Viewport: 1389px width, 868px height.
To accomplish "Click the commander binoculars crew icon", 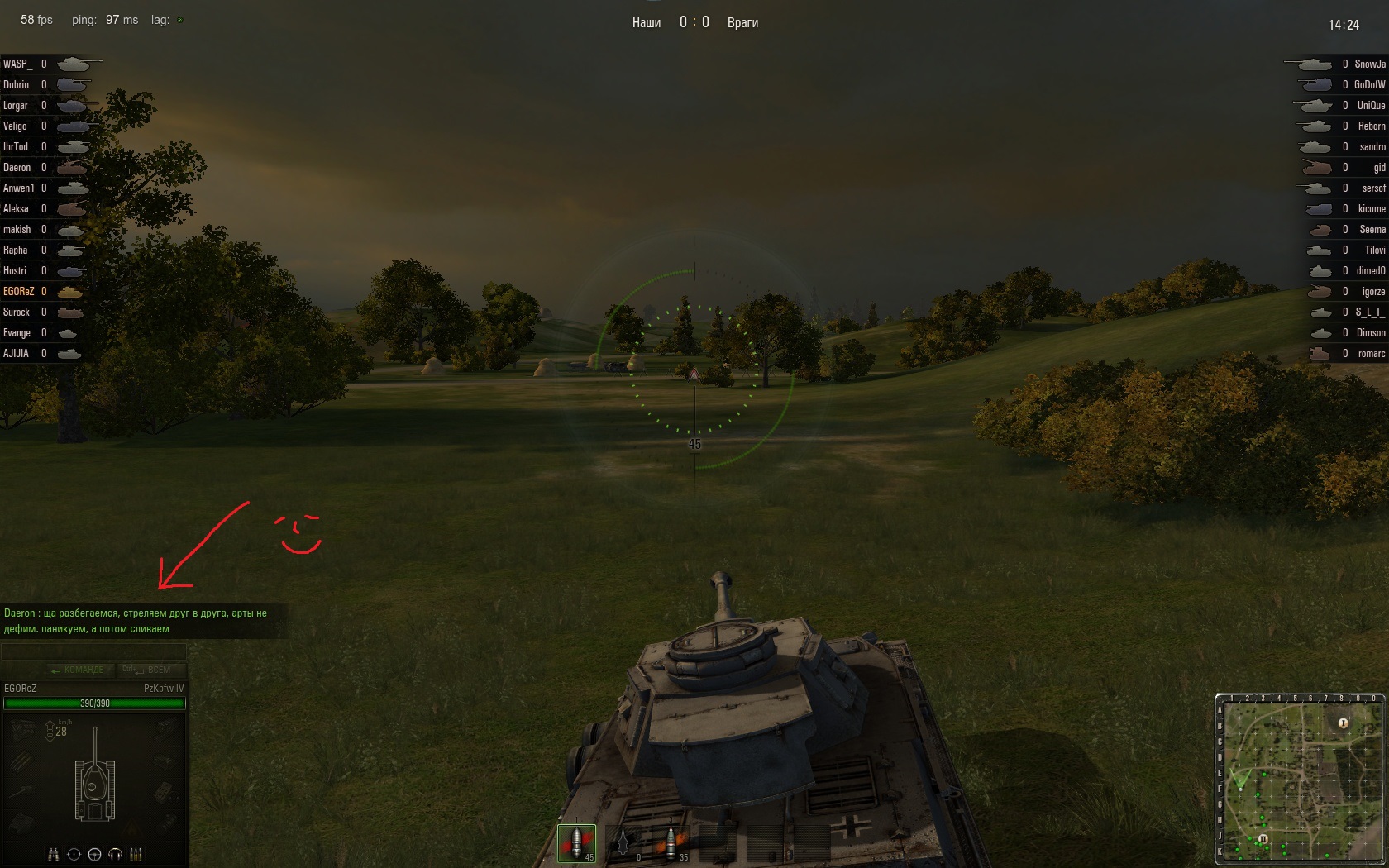I will [x=54, y=854].
